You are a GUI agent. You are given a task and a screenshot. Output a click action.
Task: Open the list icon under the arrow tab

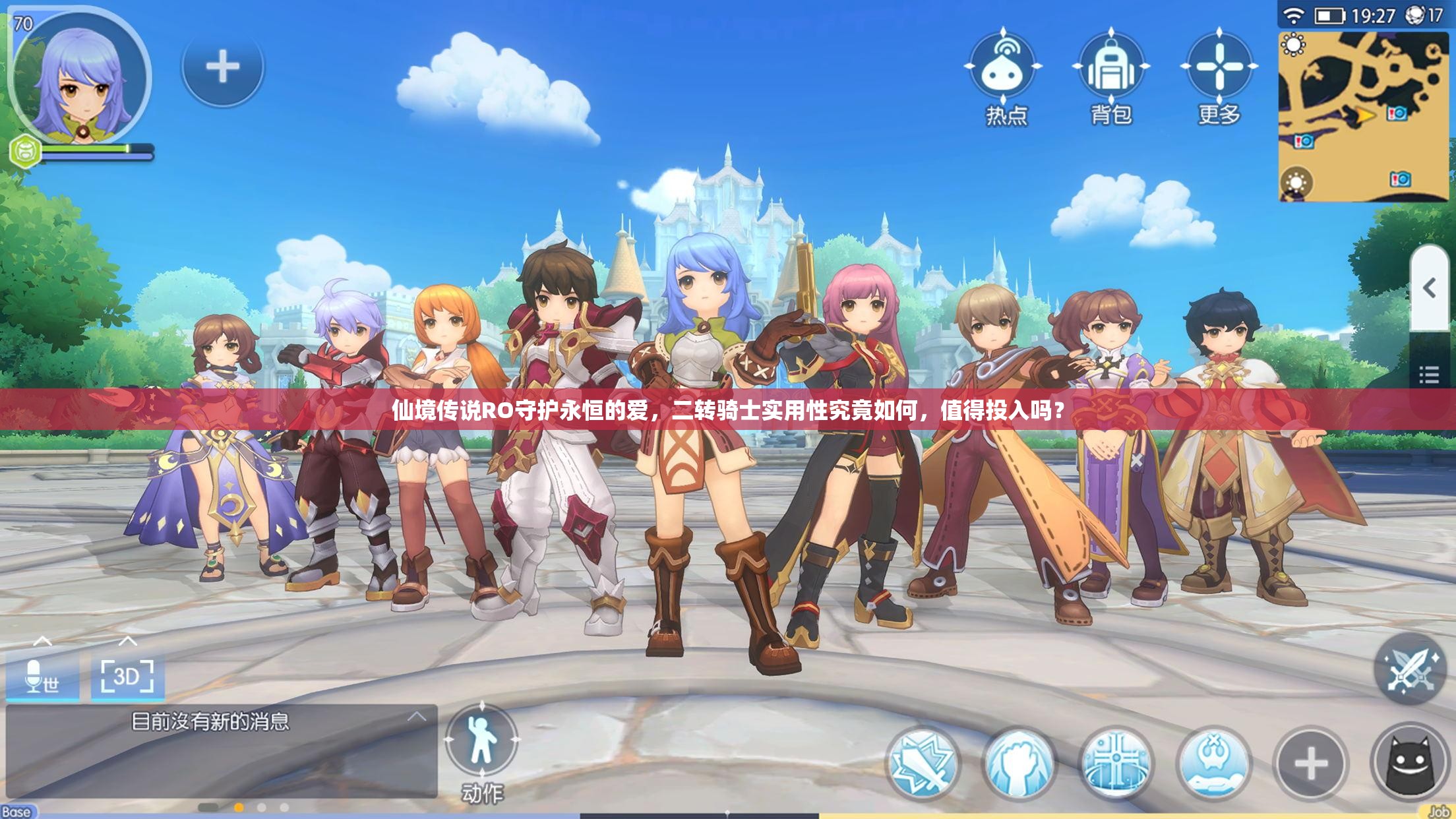click(x=1429, y=375)
